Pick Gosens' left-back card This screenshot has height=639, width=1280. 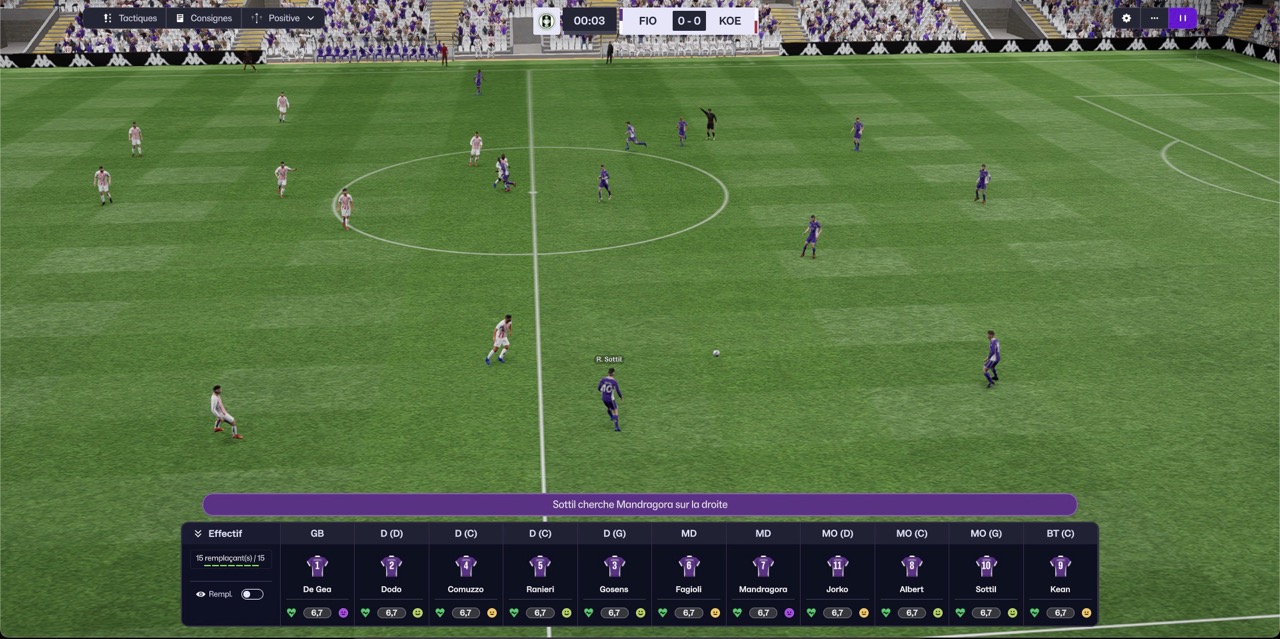[614, 573]
